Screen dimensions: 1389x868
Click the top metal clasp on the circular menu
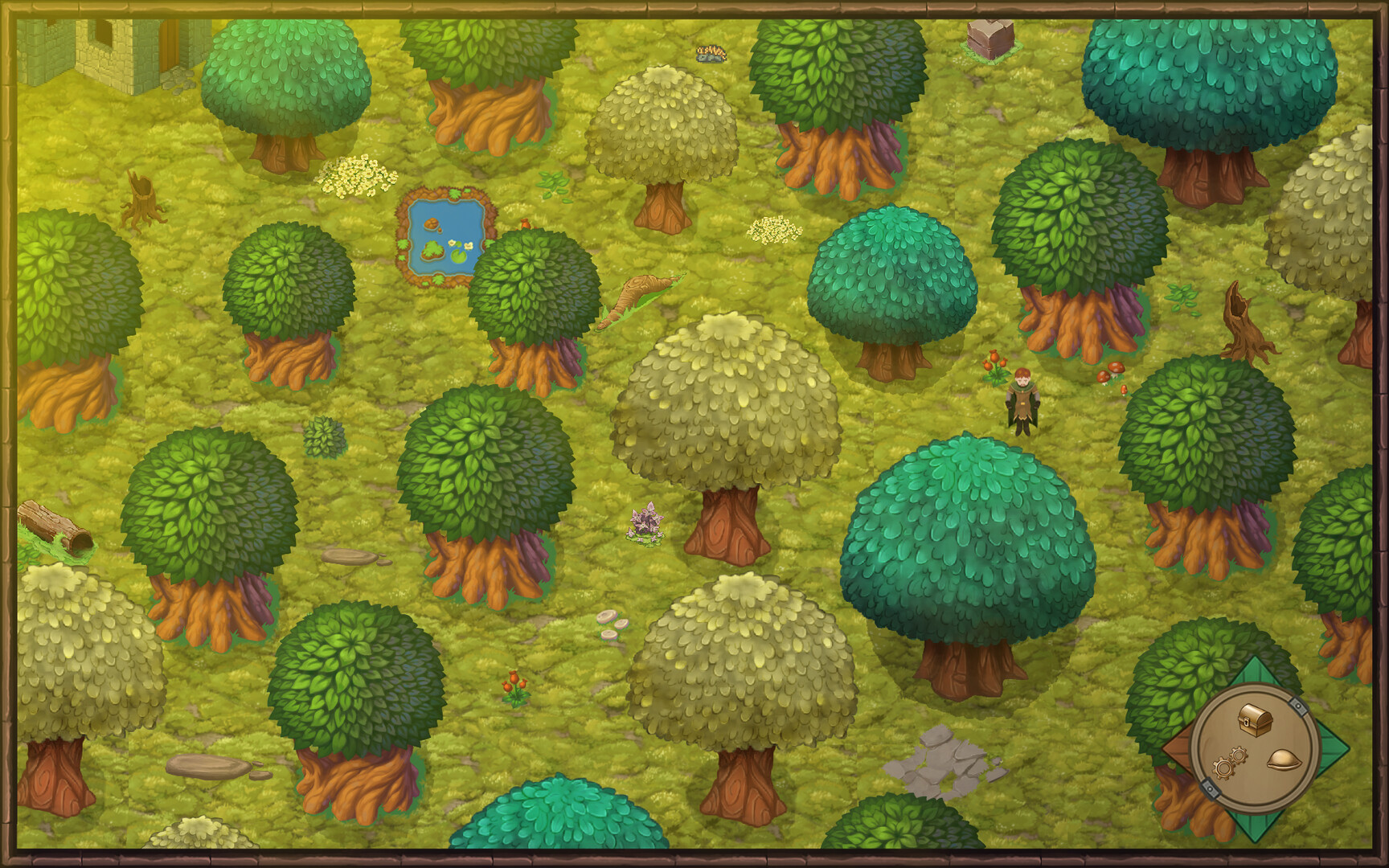click(x=1299, y=706)
